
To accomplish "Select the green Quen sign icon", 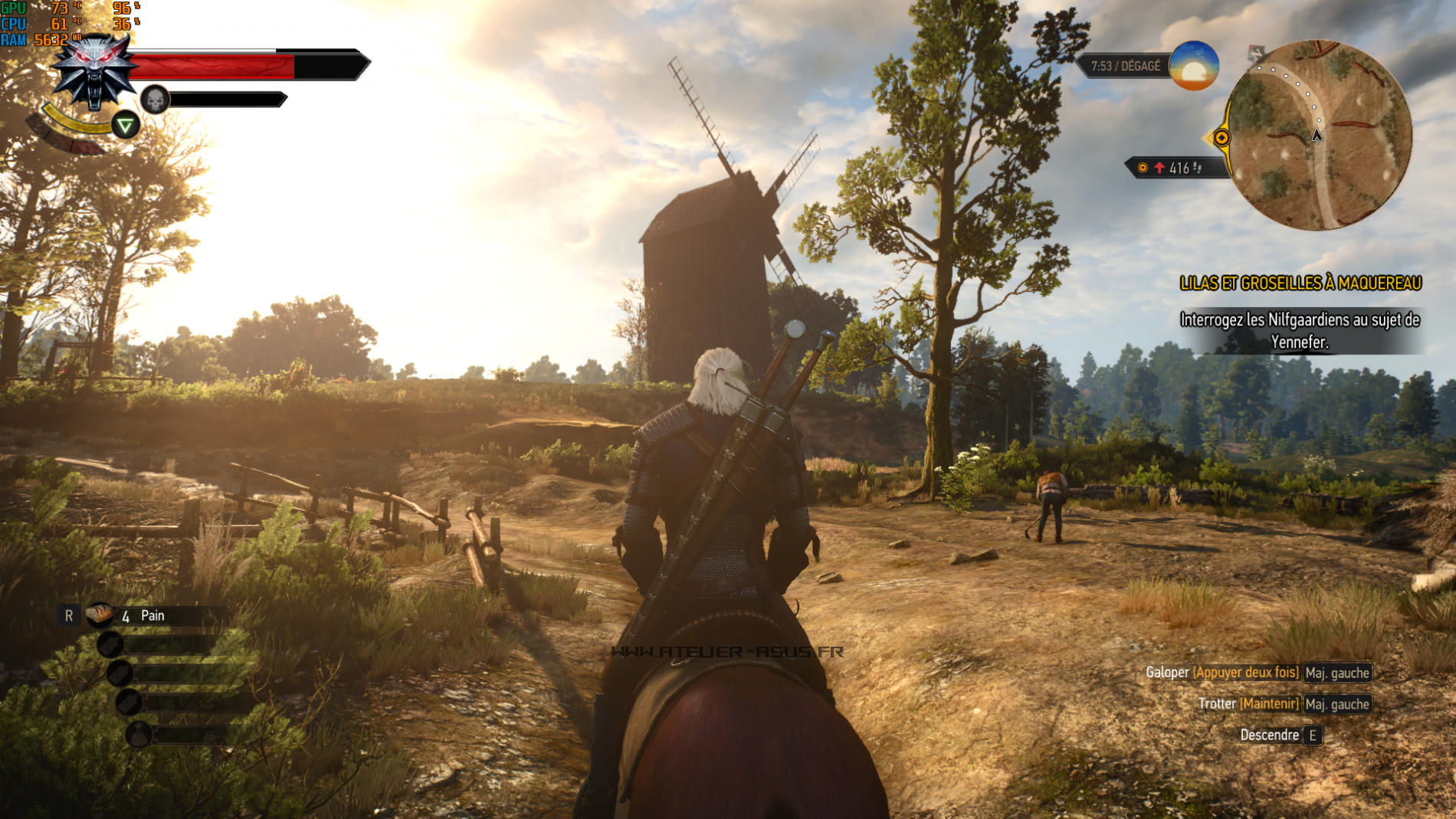I will tap(125, 125).
